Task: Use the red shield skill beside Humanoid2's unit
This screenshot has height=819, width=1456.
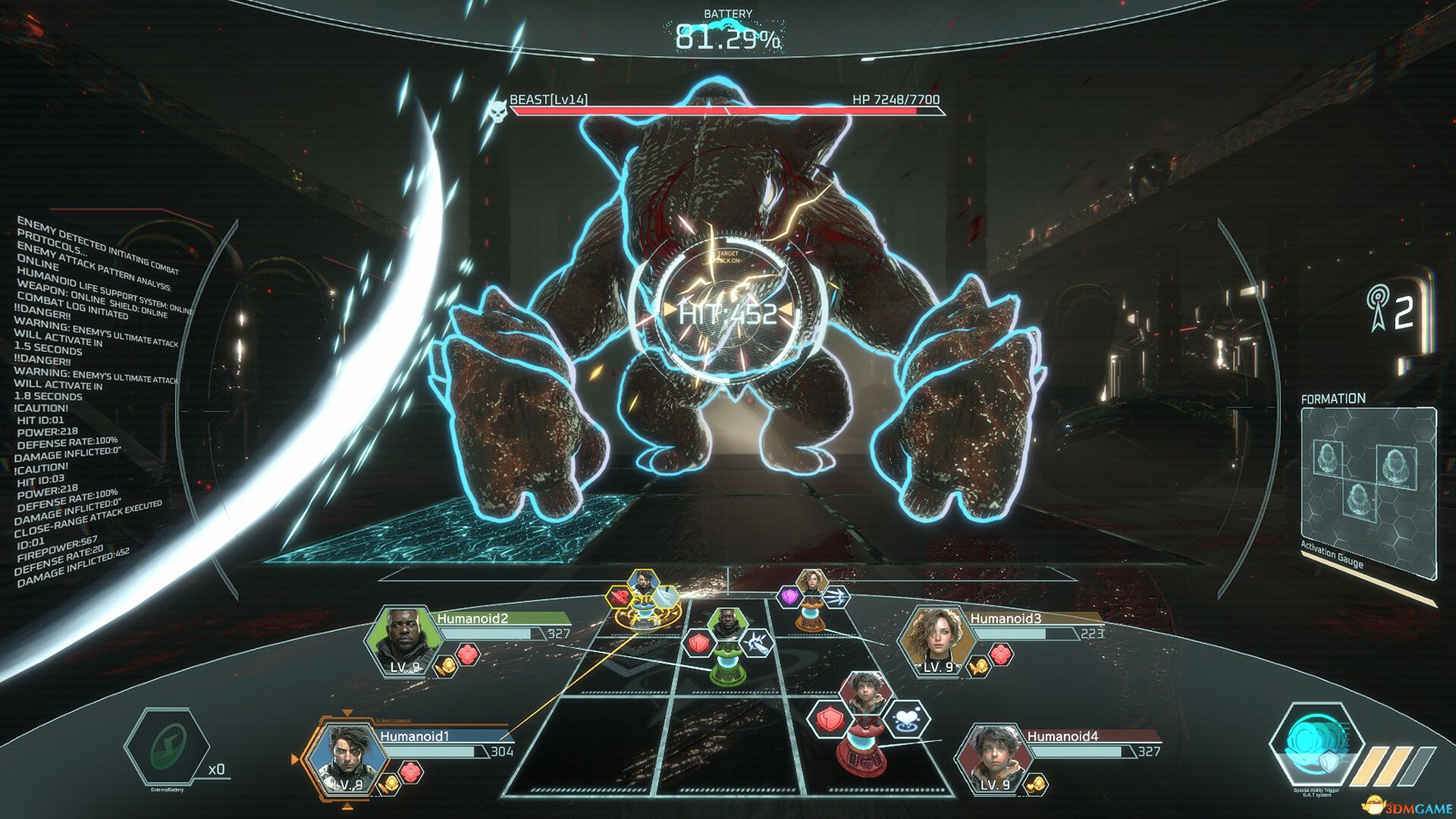Action: pyautogui.click(x=698, y=644)
